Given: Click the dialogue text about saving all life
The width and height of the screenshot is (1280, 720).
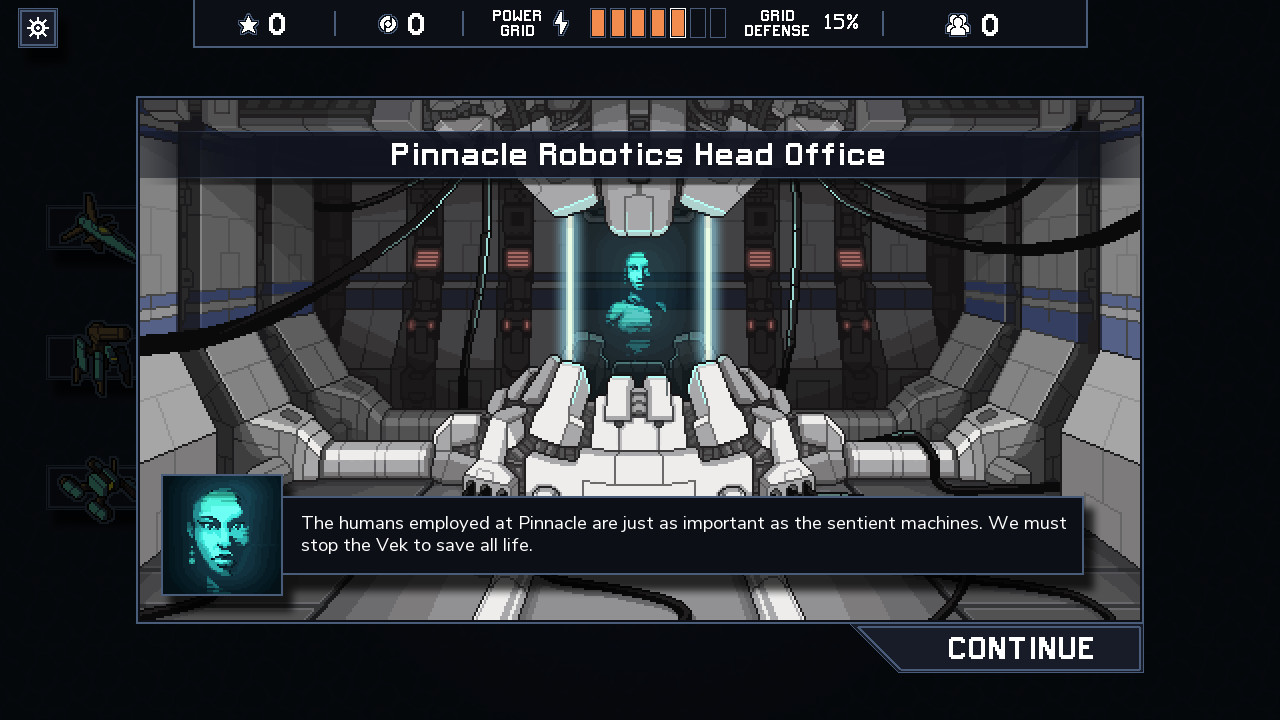Looking at the screenshot, I should (x=683, y=534).
